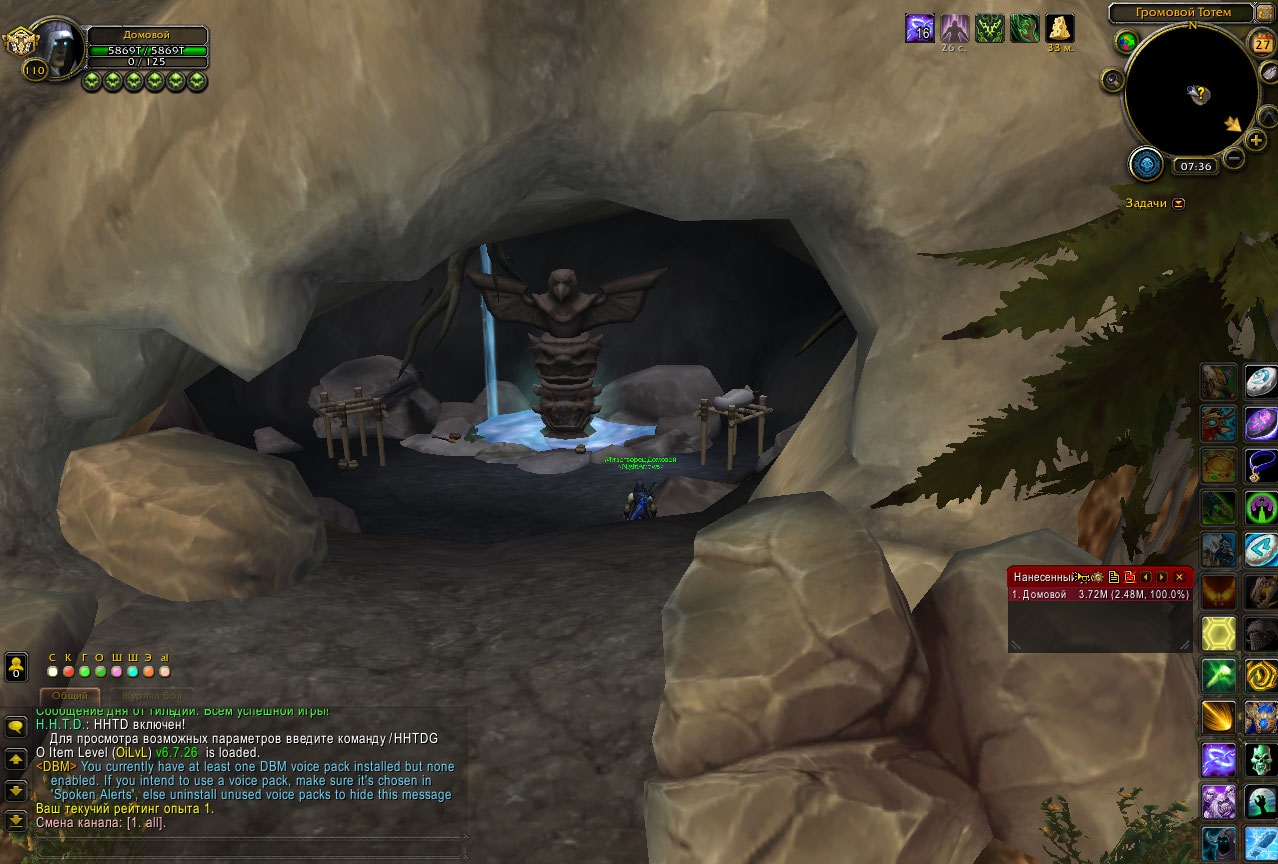The width and height of the screenshot is (1278, 864).
Task: Activate the yellow hexagon ability
Action: coord(1218,633)
